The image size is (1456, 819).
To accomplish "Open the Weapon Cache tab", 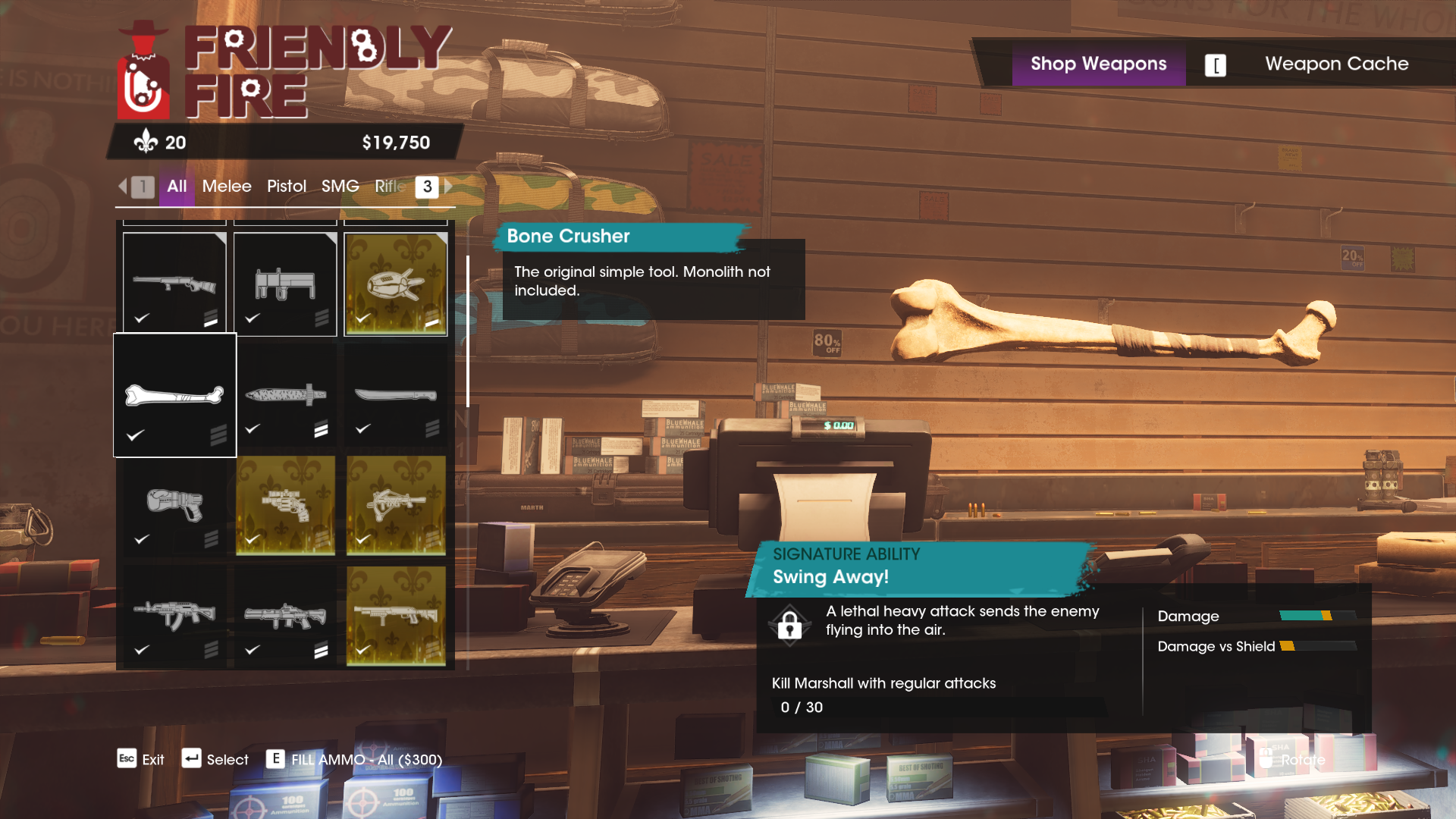I will pos(1337,64).
